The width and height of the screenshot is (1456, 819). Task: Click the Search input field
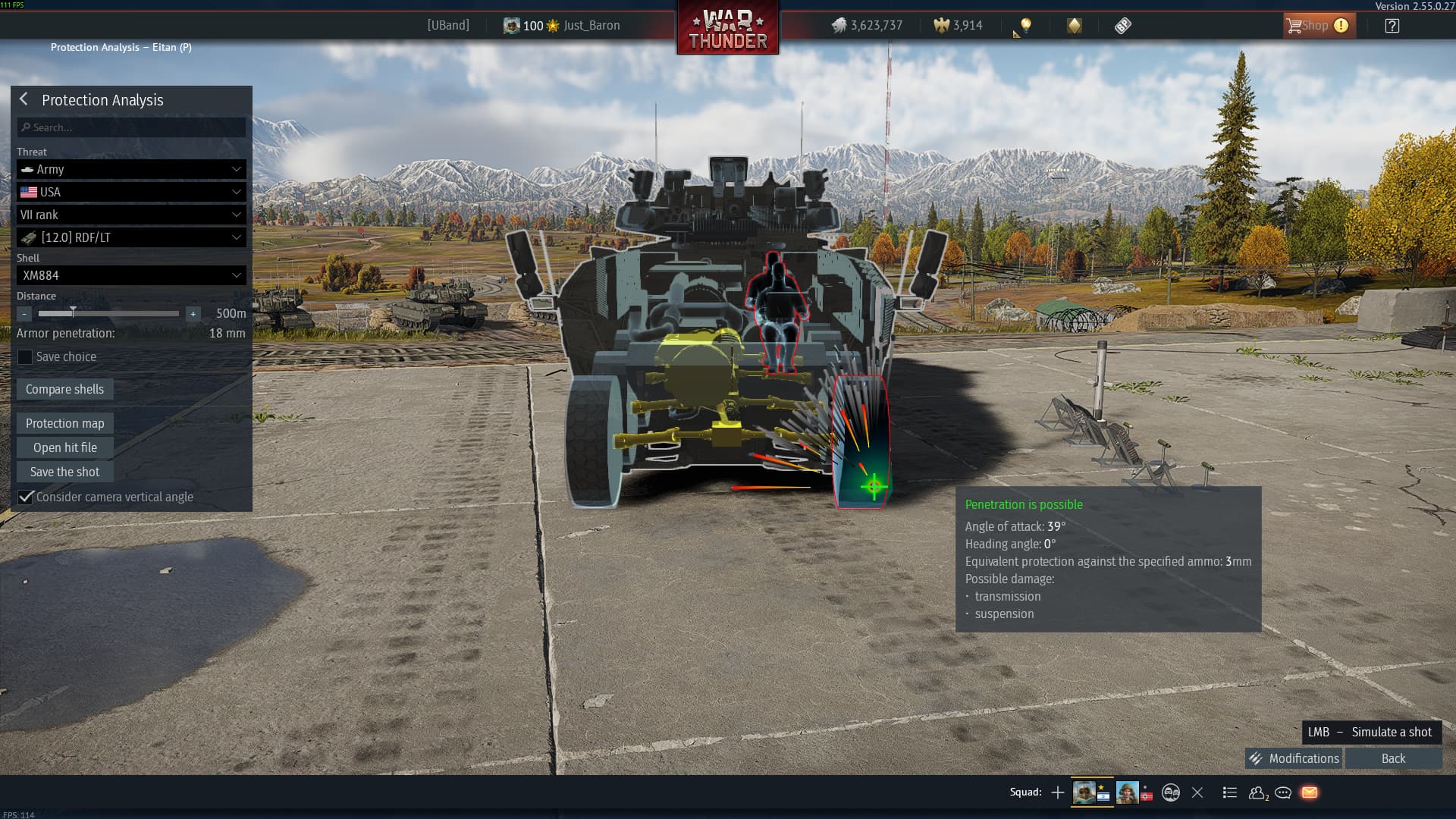(131, 127)
